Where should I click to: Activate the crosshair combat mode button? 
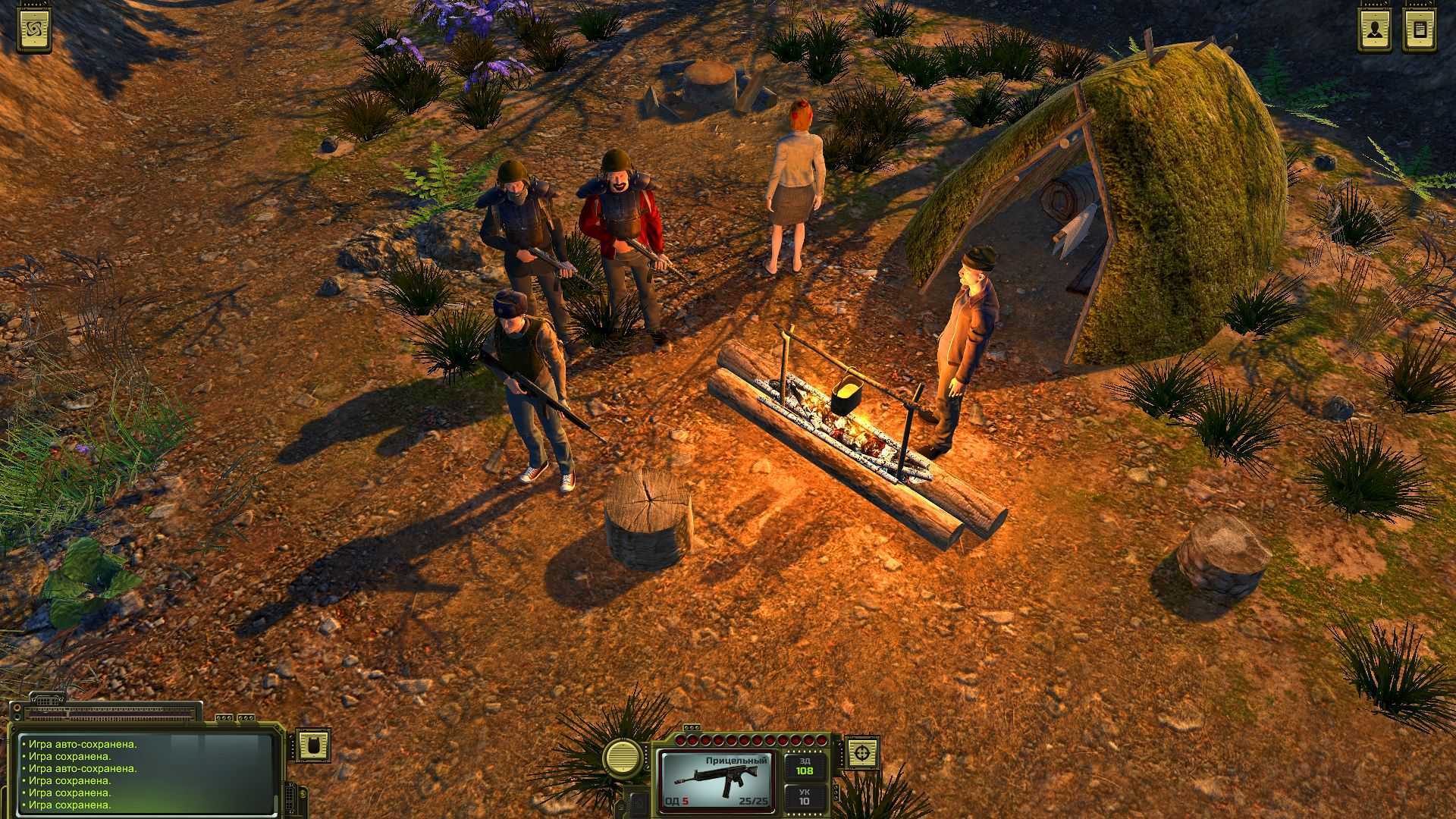point(861,753)
